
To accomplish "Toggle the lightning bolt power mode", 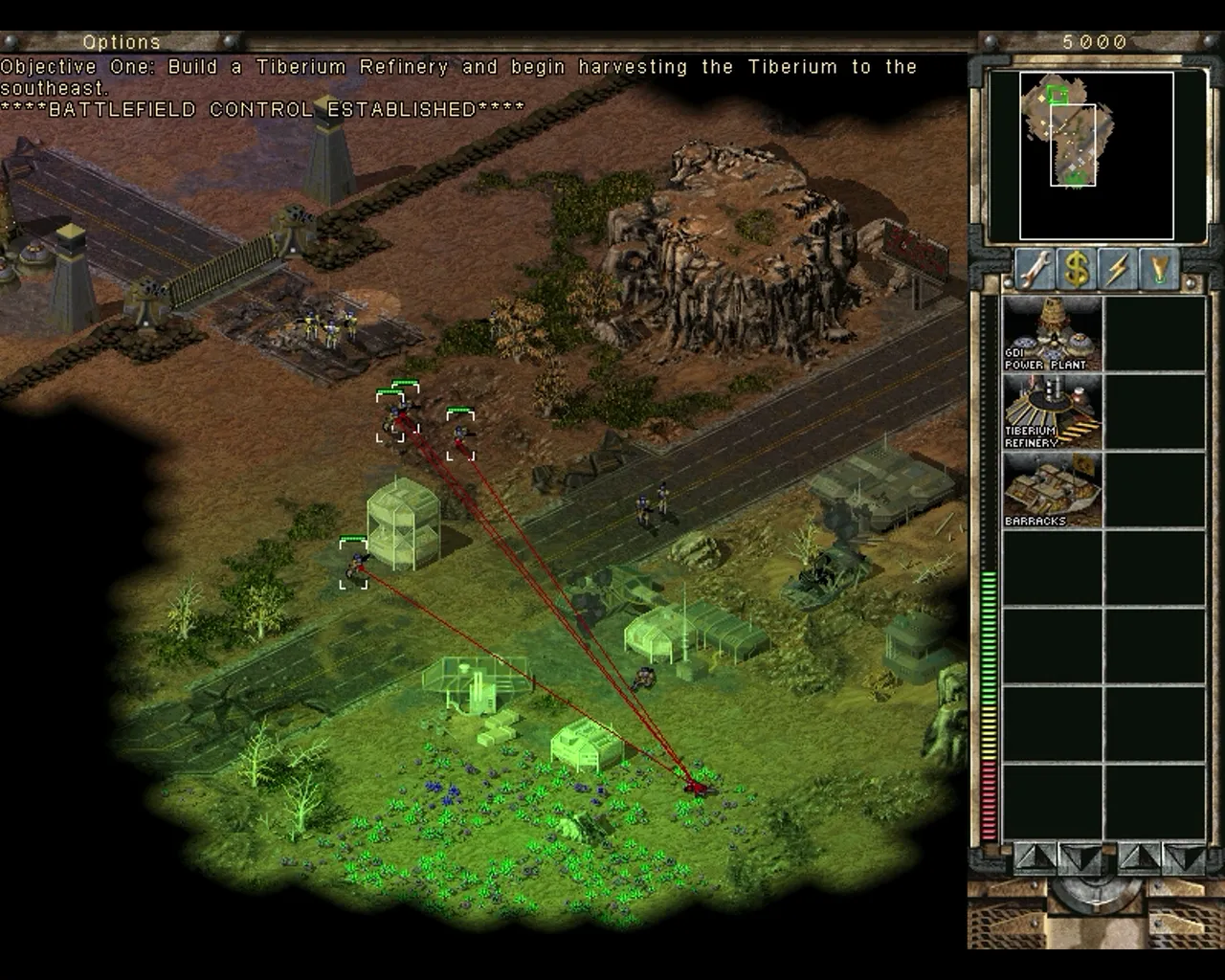I will click(x=1118, y=270).
